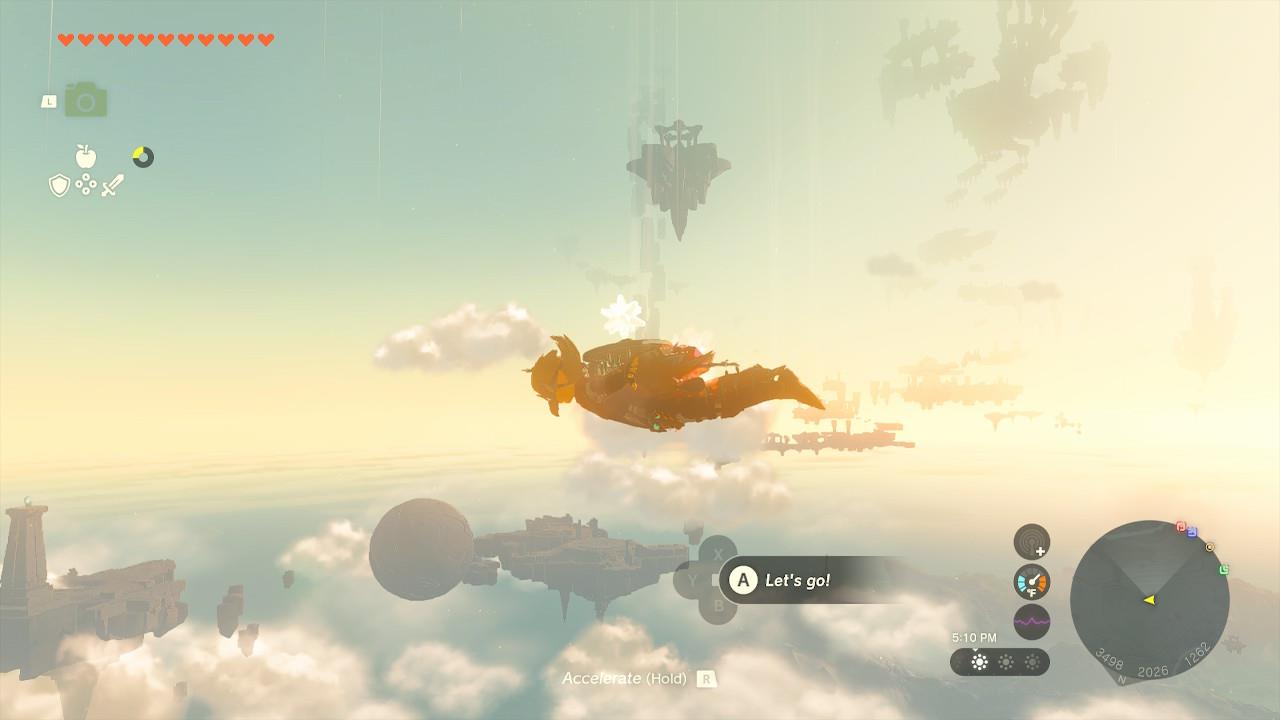Click the yellow ring gauge icon

[x=143, y=157]
